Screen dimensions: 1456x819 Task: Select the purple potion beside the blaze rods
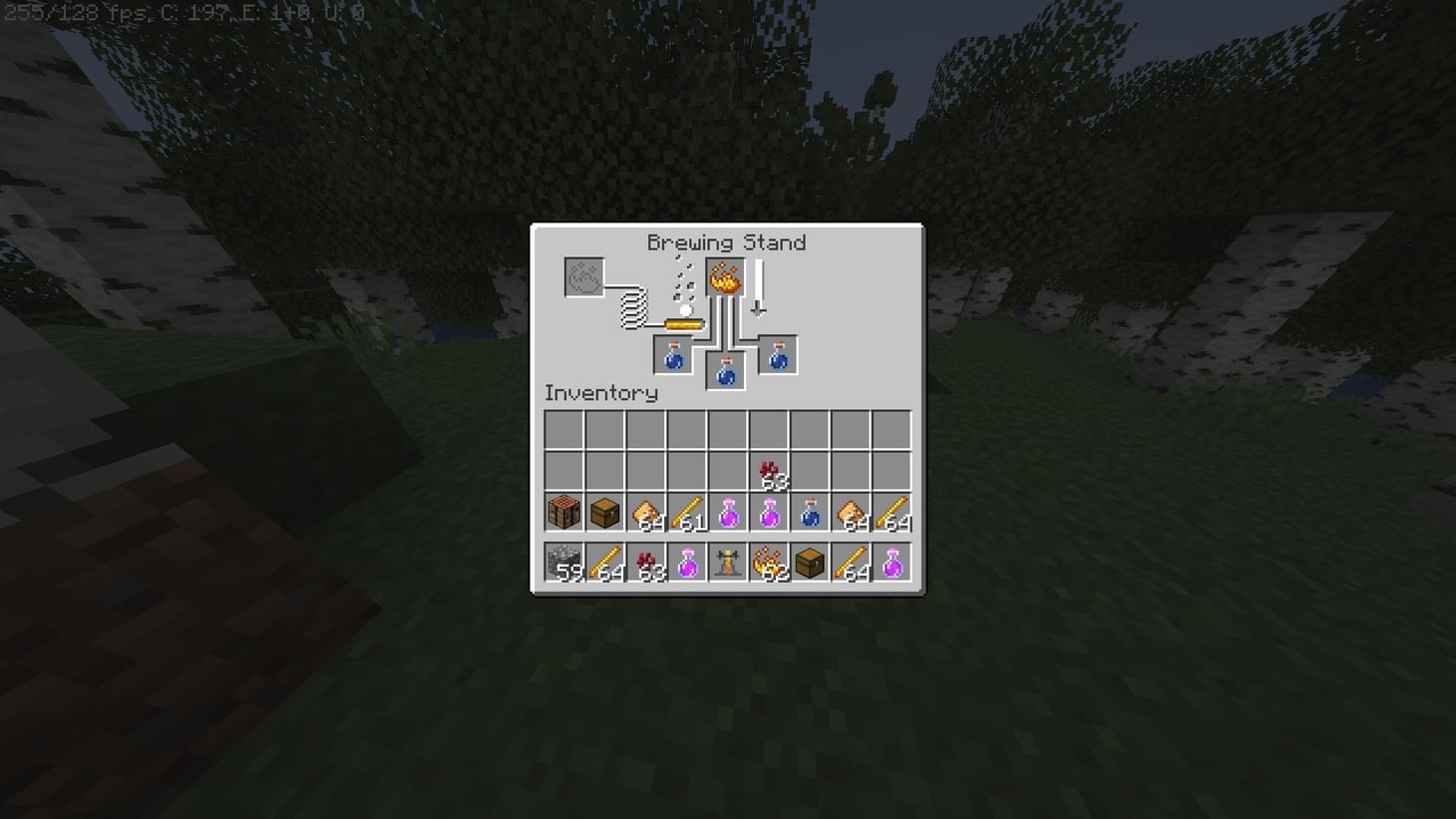728,512
